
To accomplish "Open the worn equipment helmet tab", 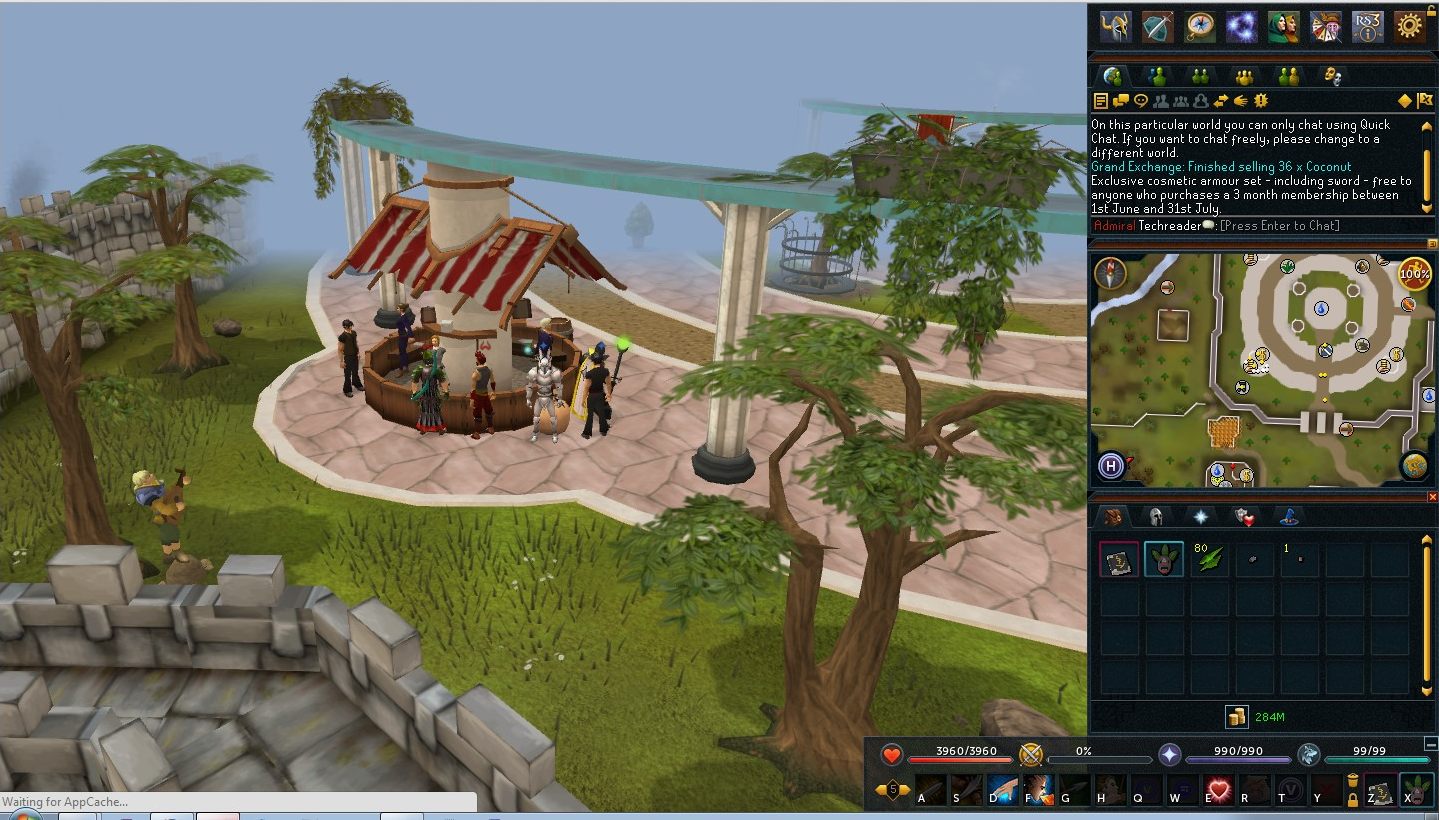I will [x=1157, y=517].
